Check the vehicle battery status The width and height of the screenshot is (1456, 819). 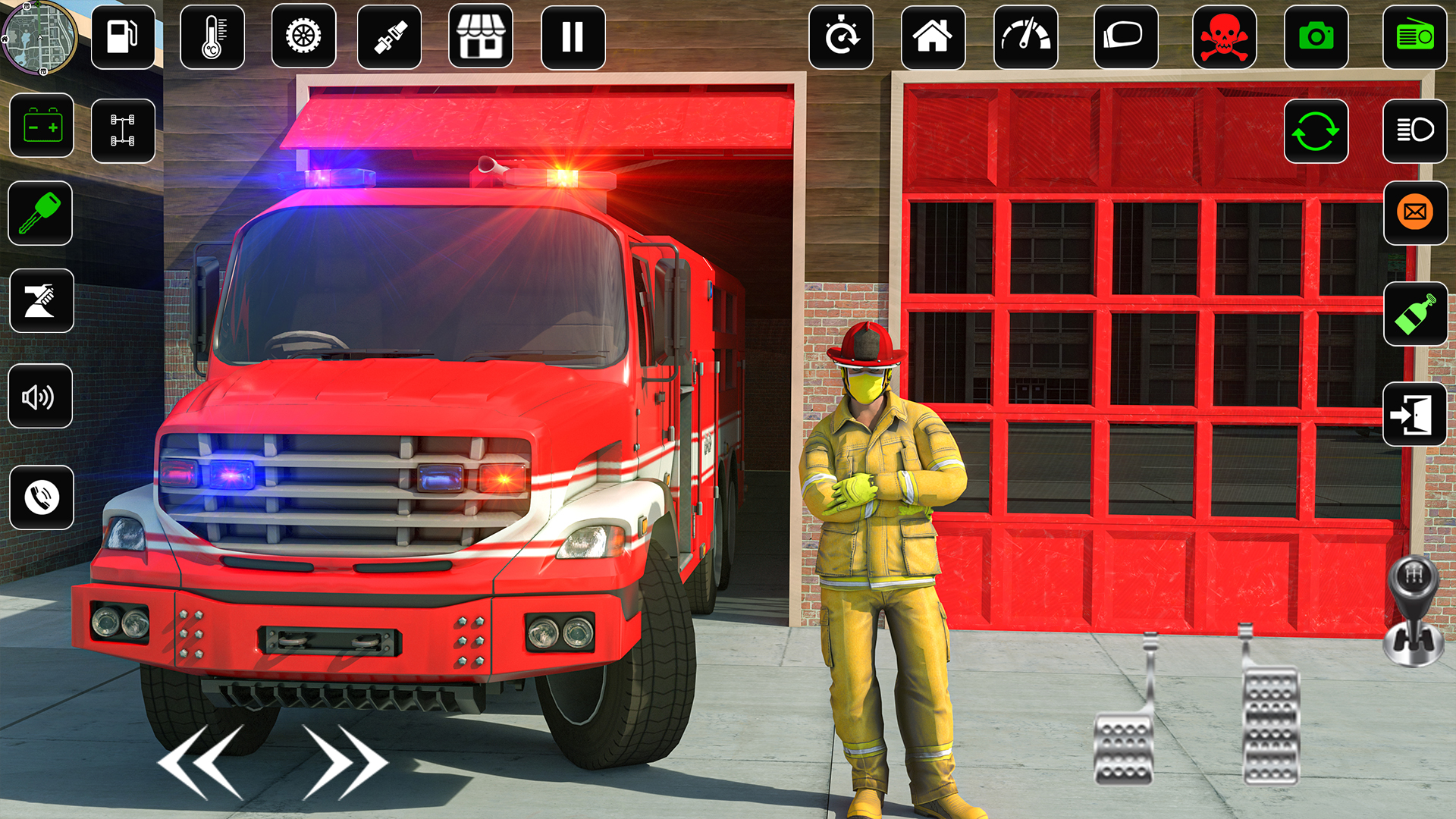click(x=40, y=127)
